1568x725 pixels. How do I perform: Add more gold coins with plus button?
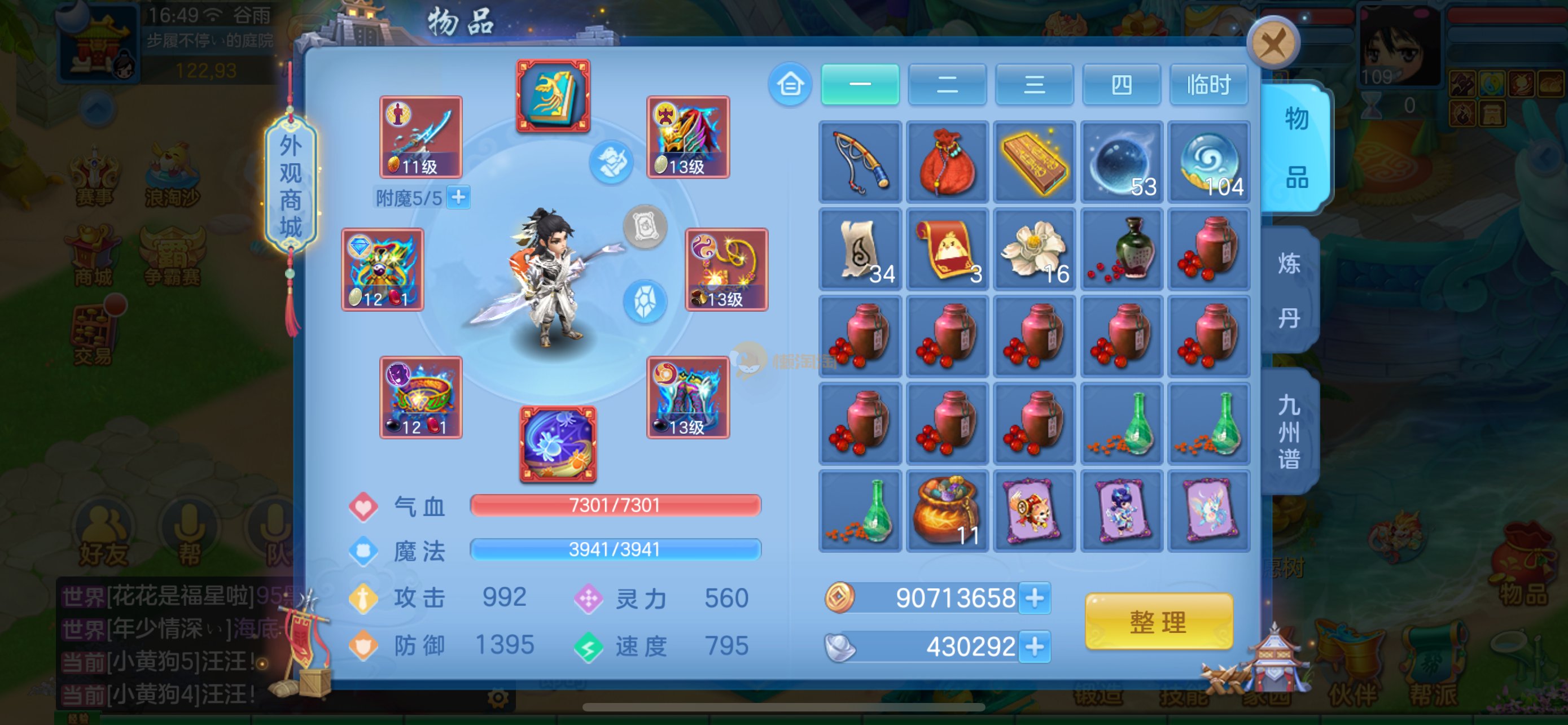click(x=1035, y=598)
